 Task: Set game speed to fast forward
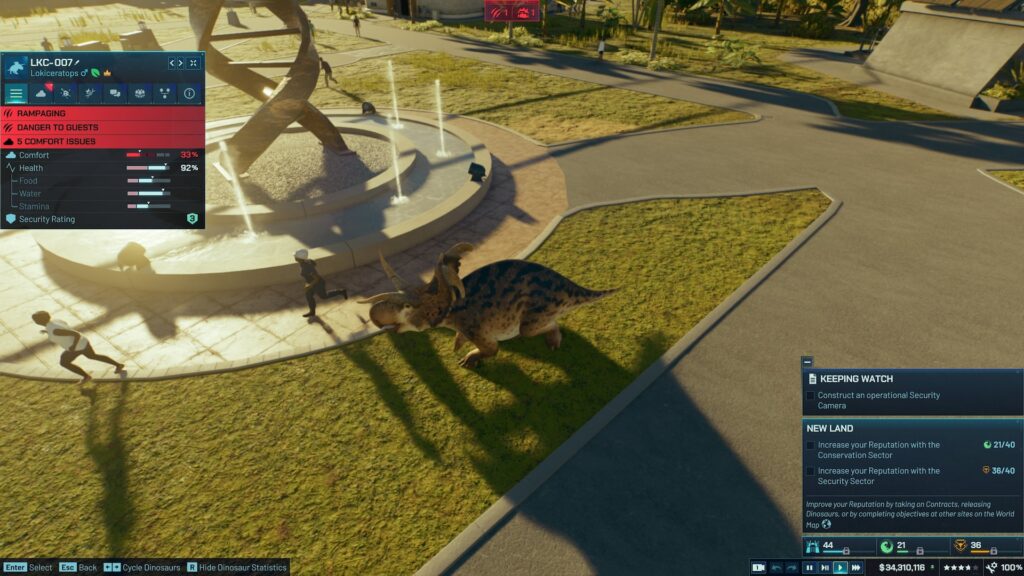tap(855, 567)
